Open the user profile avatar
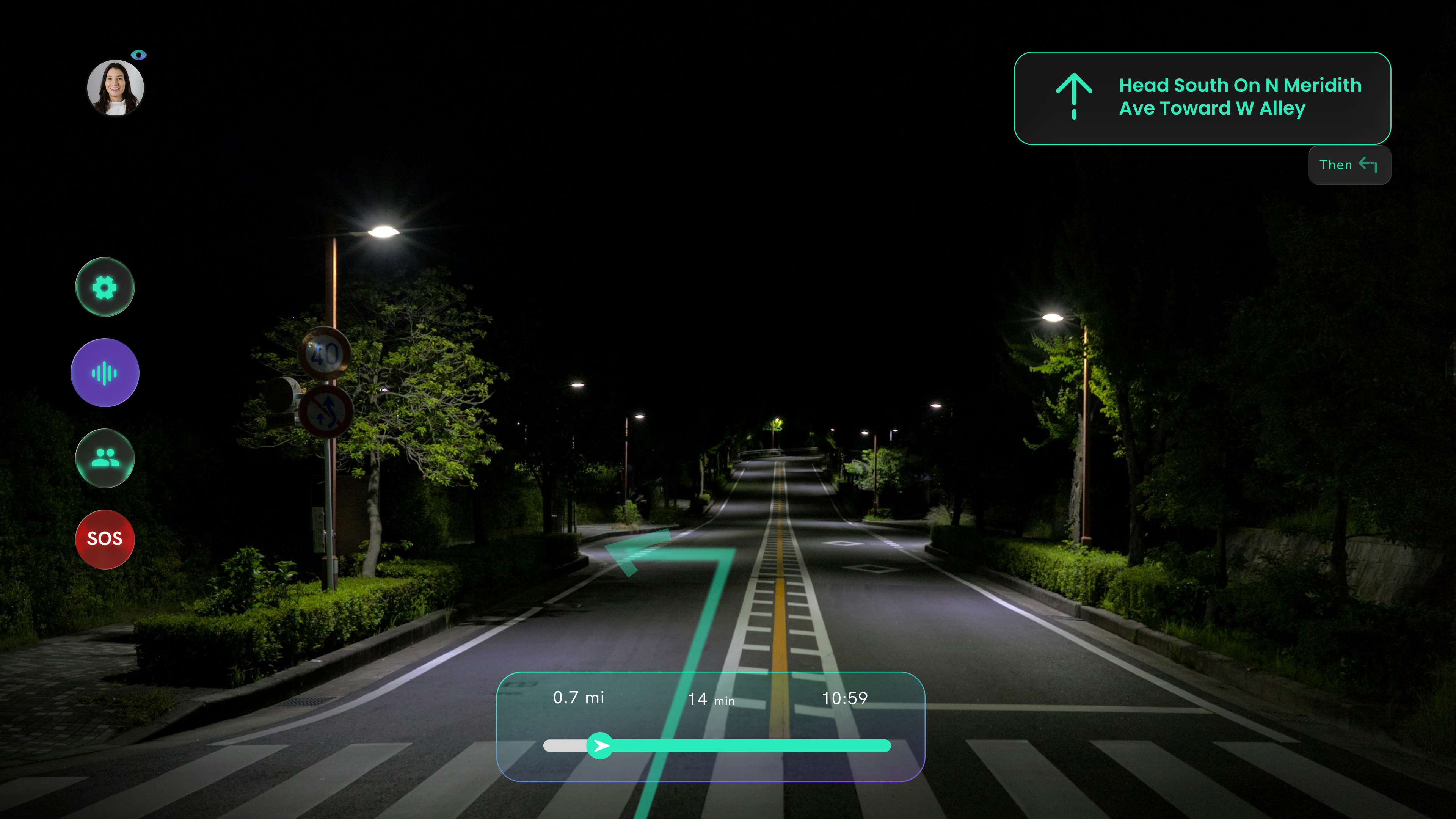The width and height of the screenshot is (1456, 819). (x=115, y=88)
